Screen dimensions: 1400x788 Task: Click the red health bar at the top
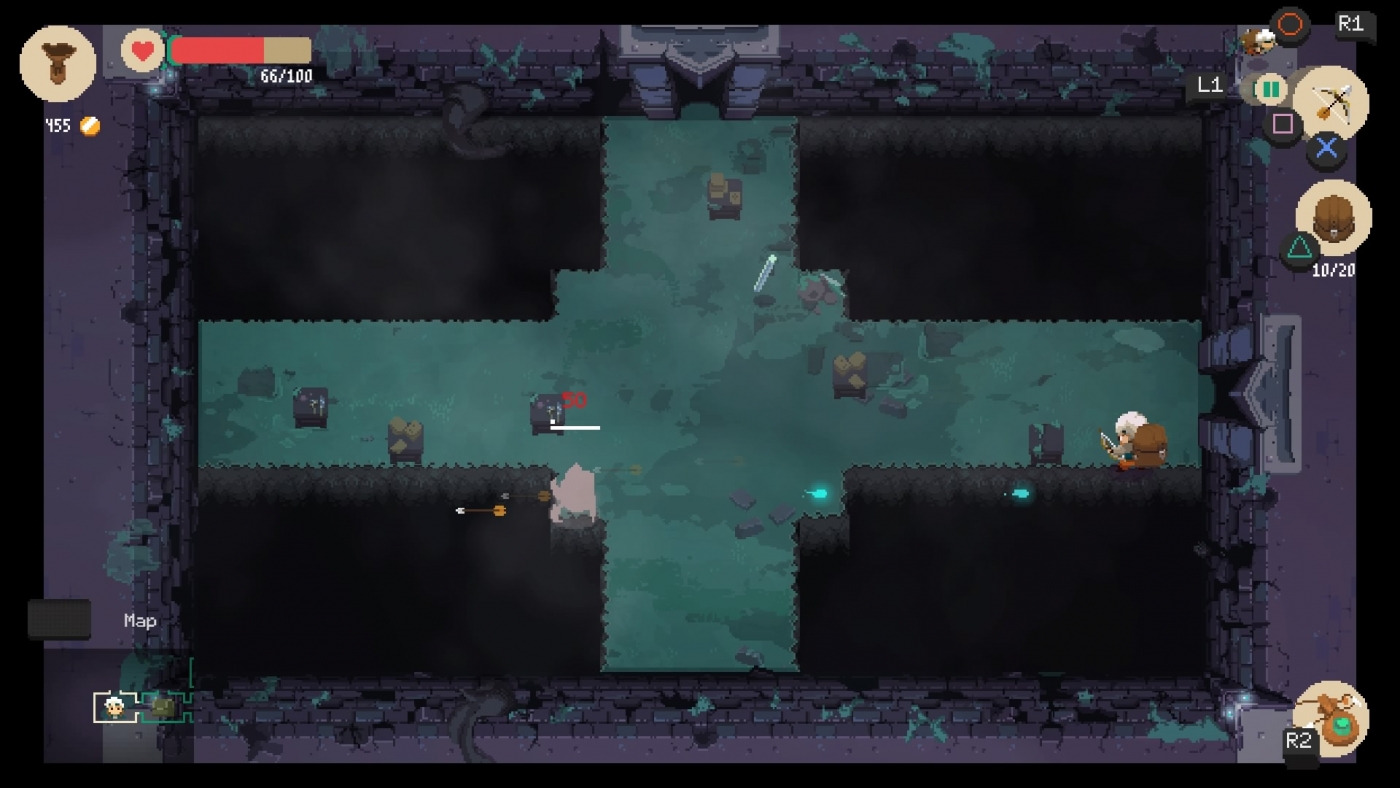[220, 49]
